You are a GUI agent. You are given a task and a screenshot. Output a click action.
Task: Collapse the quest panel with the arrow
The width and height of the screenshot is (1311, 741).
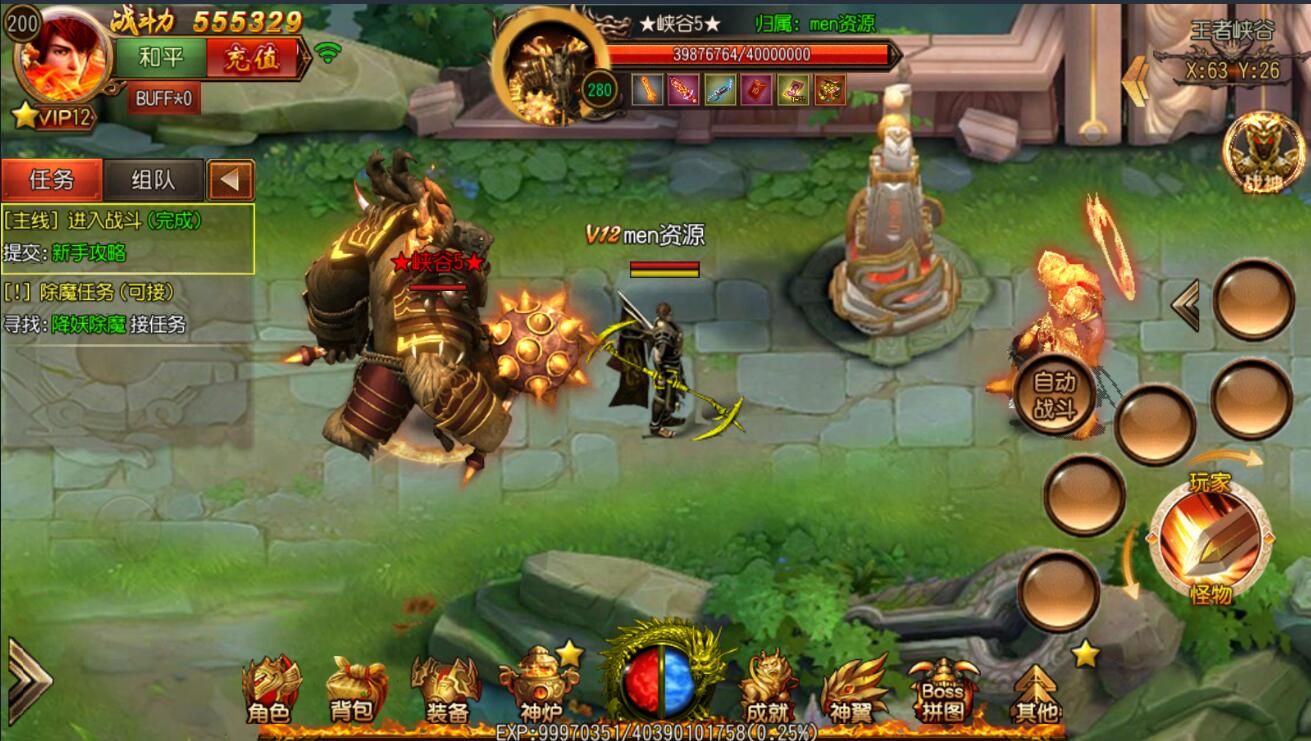pos(230,180)
